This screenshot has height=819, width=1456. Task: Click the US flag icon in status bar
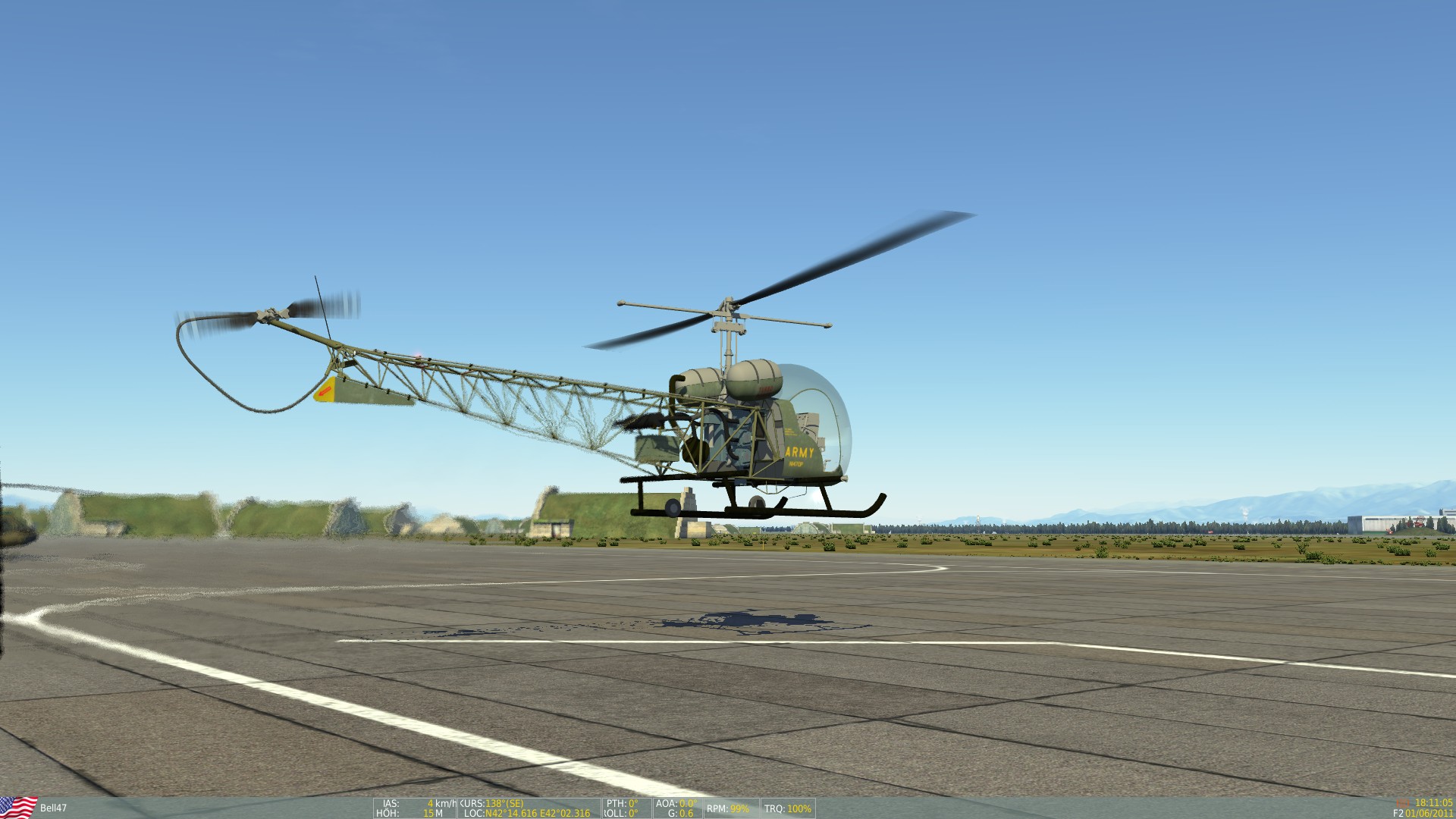click(17, 805)
